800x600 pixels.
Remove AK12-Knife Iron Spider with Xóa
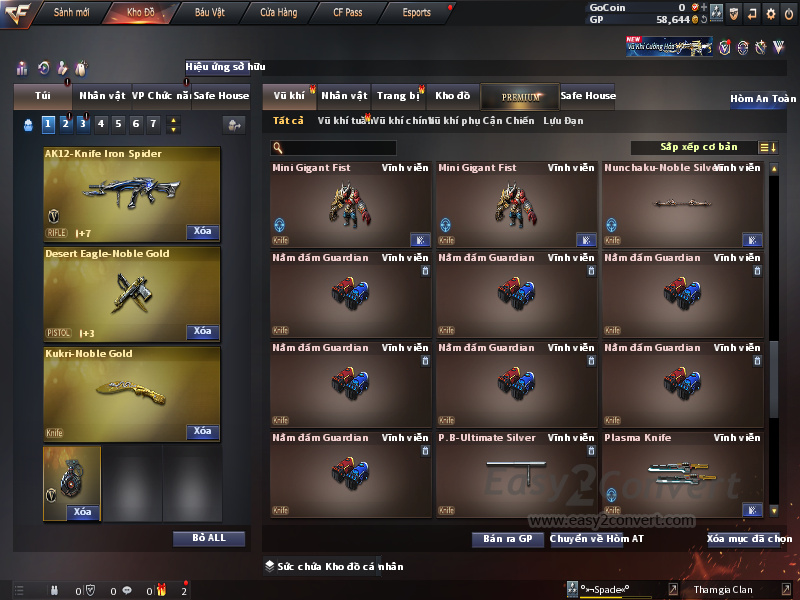coord(202,231)
